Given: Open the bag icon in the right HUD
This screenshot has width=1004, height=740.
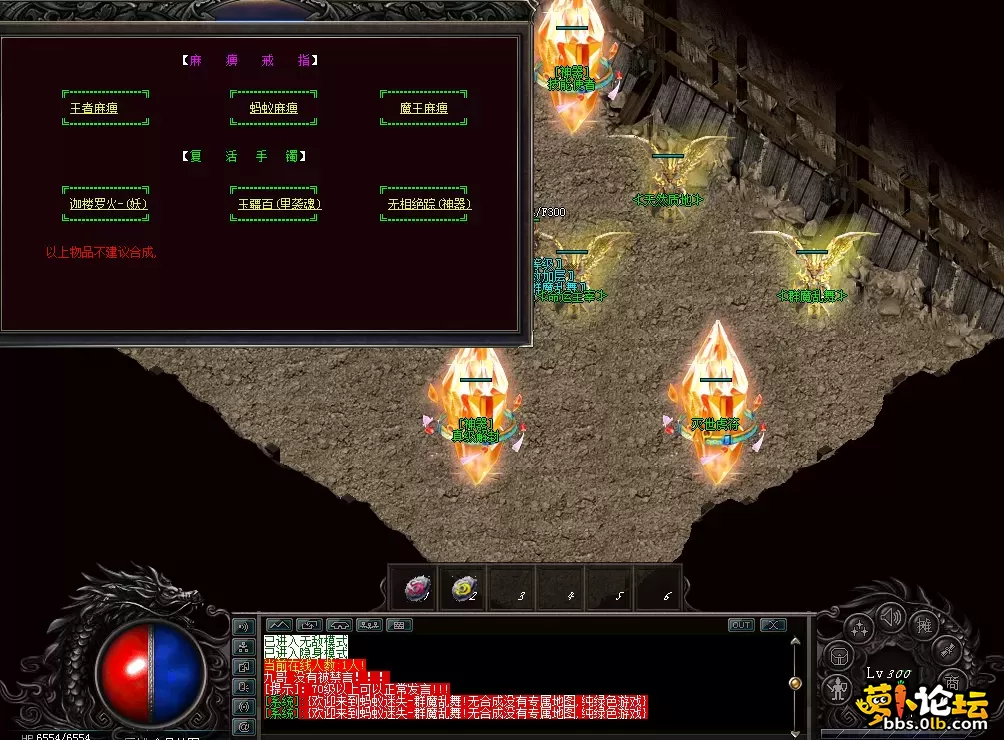Looking at the screenshot, I should [839, 657].
